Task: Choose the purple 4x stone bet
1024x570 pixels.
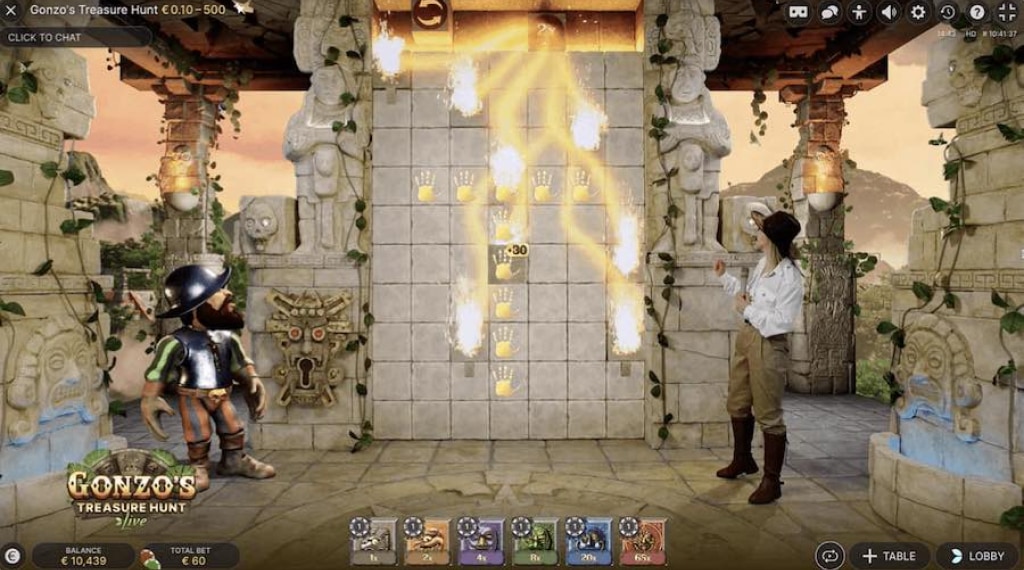Action: tap(480, 542)
